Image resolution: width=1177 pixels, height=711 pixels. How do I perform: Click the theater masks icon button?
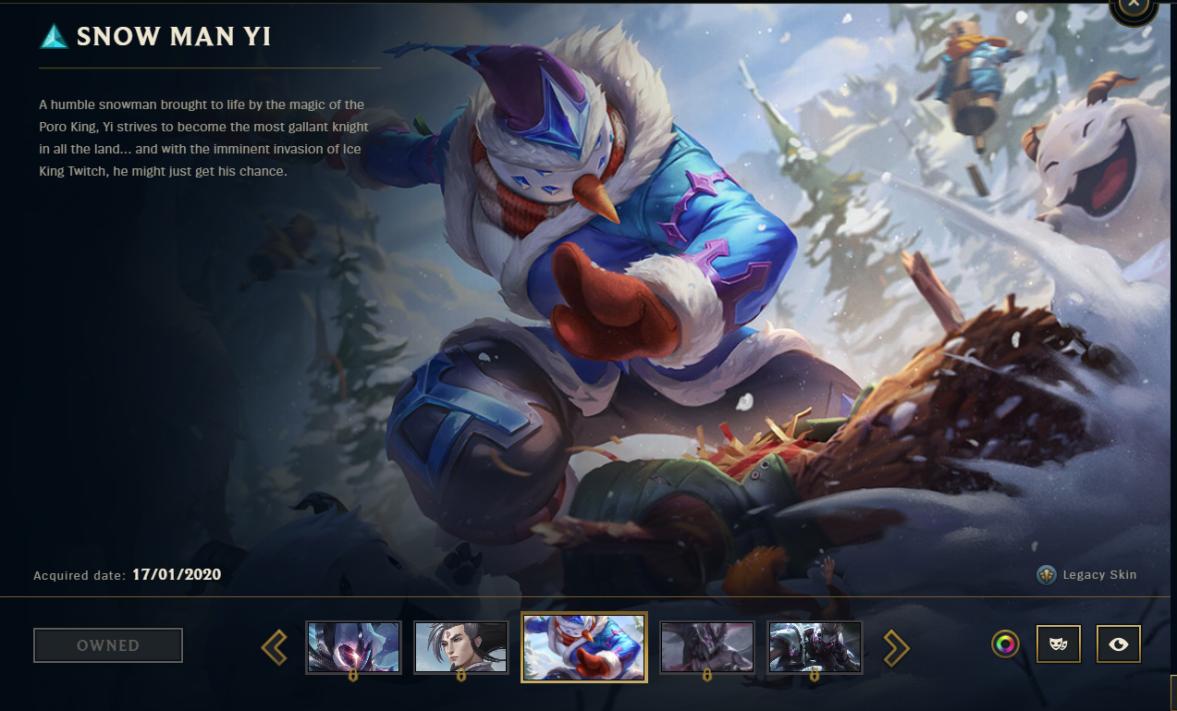1058,645
